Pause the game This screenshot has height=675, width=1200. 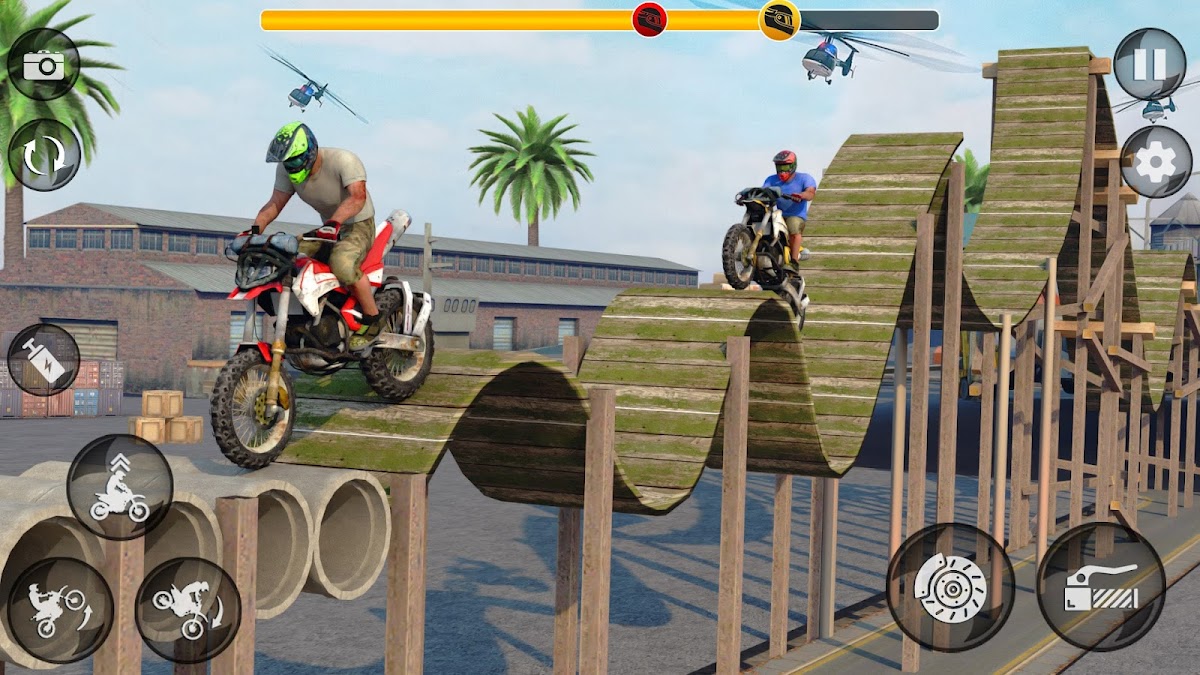pos(1149,64)
